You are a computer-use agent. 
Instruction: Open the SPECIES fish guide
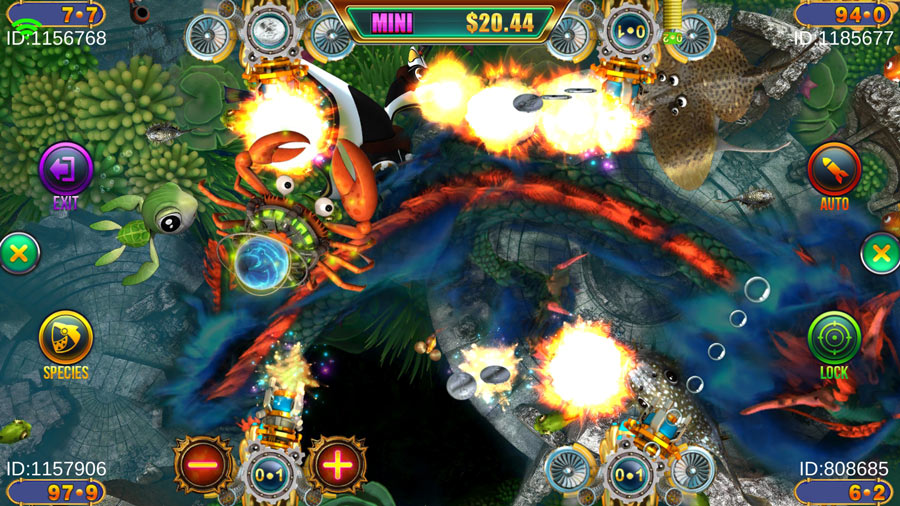pyautogui.click(x=66, y=338)
